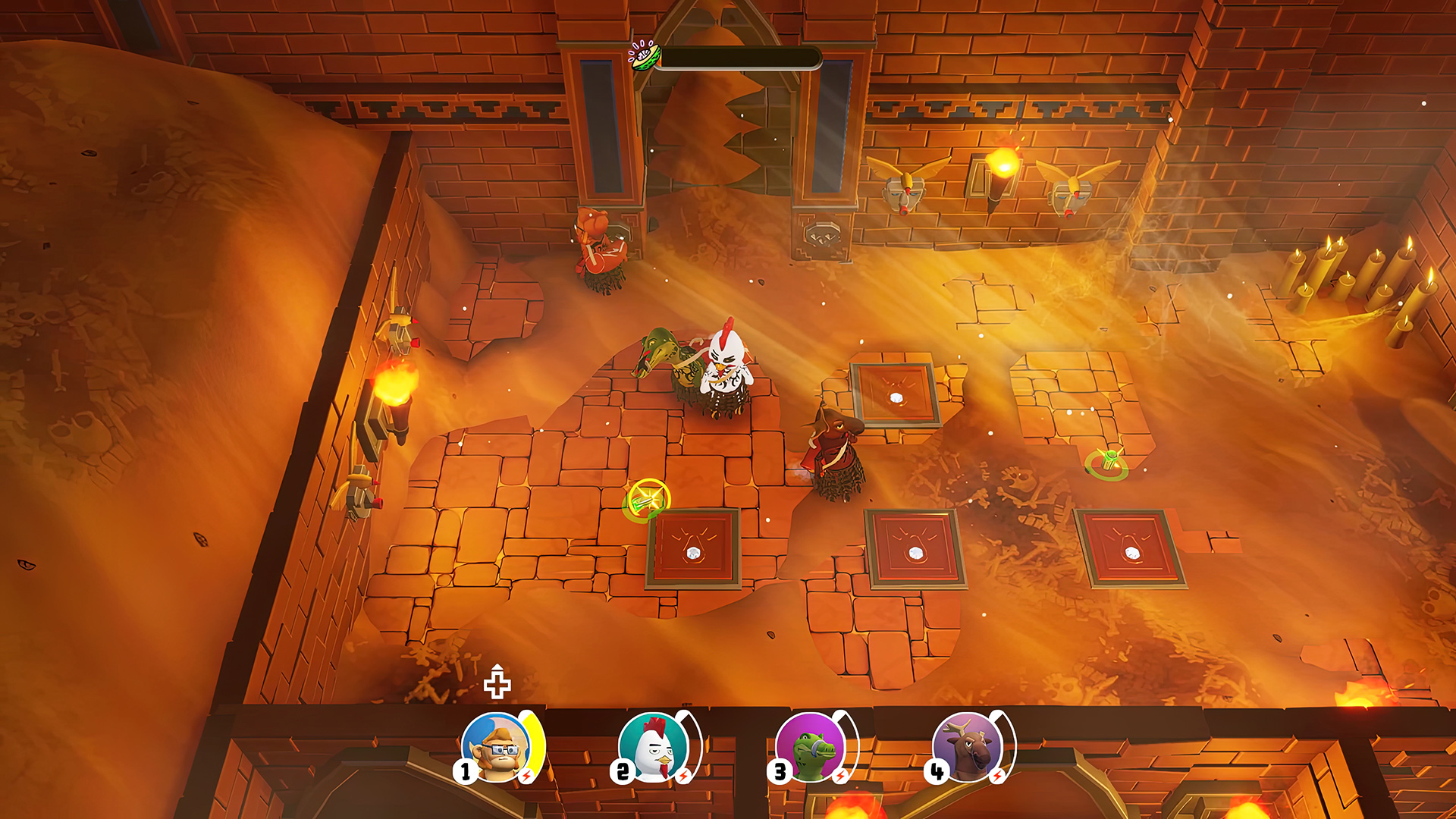The image size is (1456, 819).
Task: Select player 2 white chicken portrait
Action: click(x=654, y=747)
